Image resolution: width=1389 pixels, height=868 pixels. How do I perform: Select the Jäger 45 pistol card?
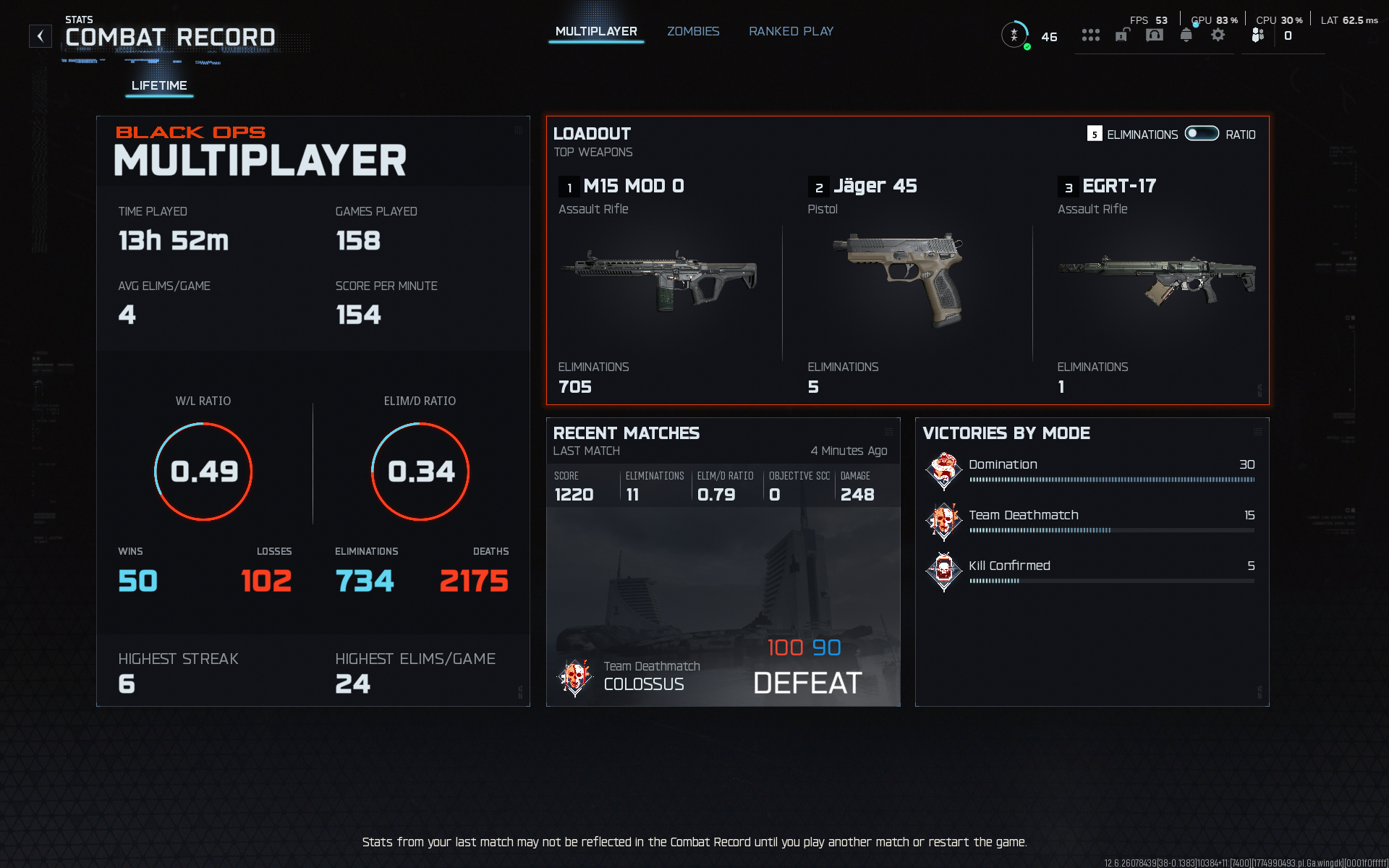[x=906, y=282]
